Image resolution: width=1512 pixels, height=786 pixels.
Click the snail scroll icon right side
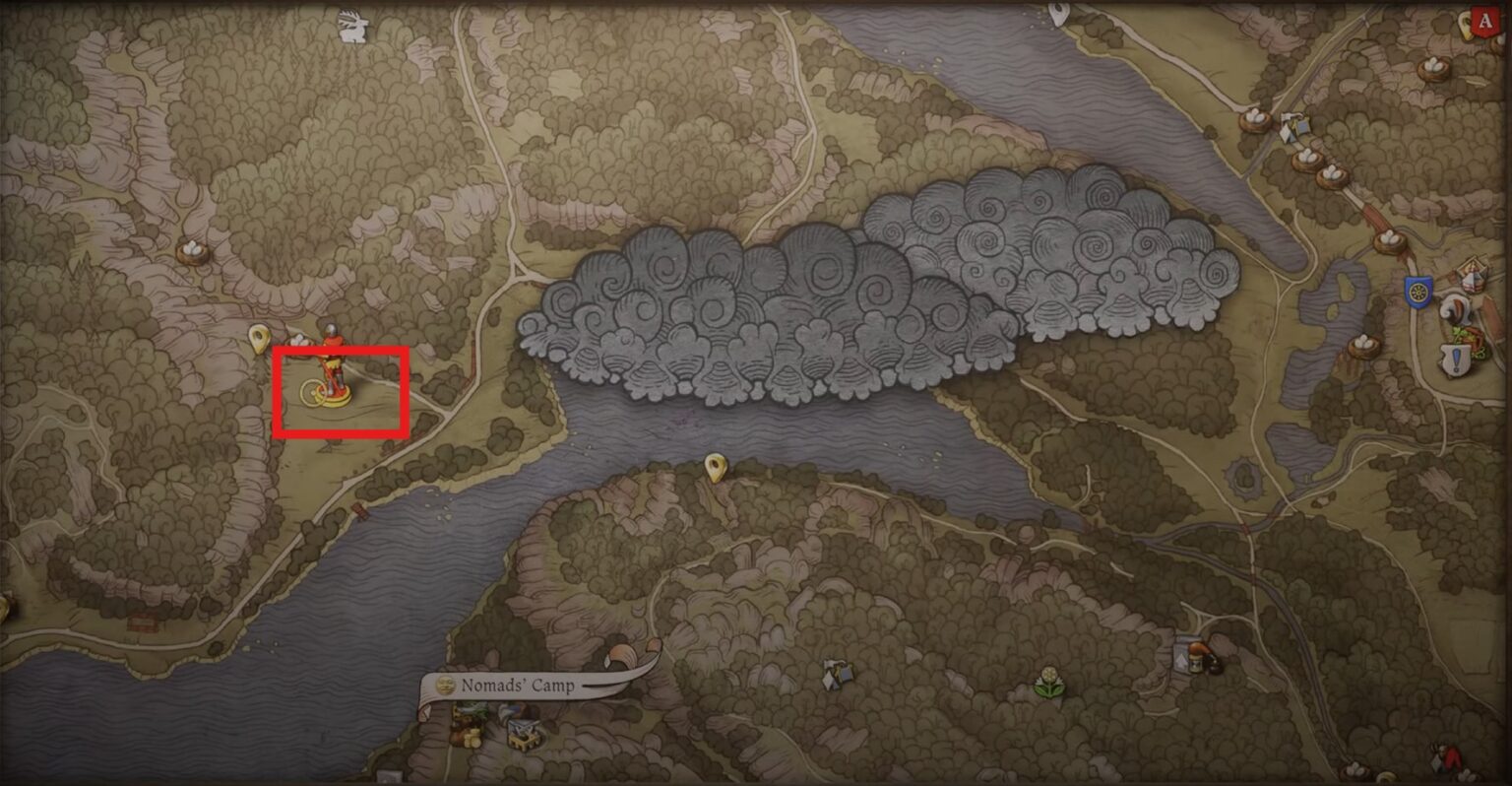[1455, 308]
